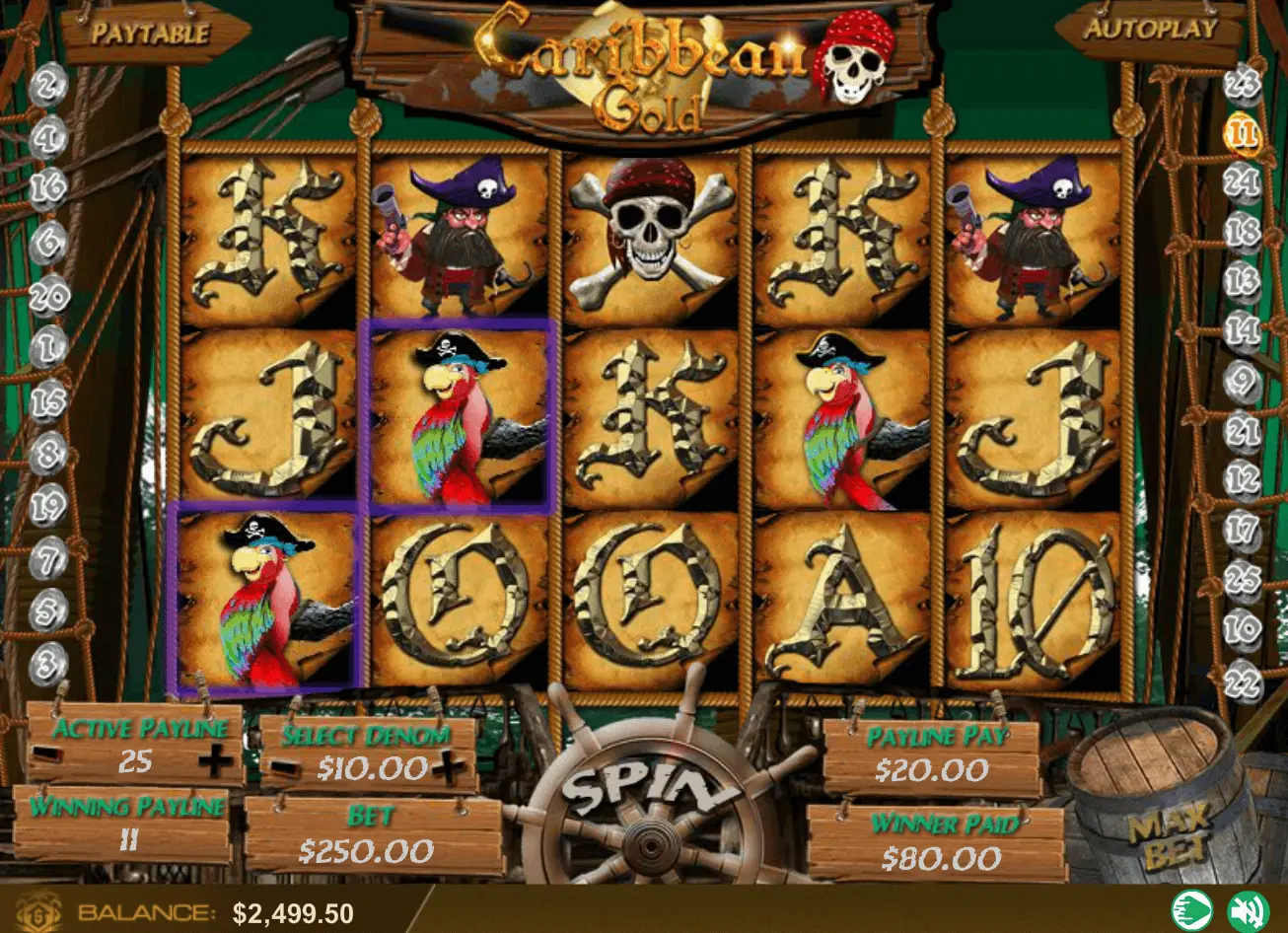Choose payline 3 coin
Screen dimensions: 1288x933
tap(46, 665)
